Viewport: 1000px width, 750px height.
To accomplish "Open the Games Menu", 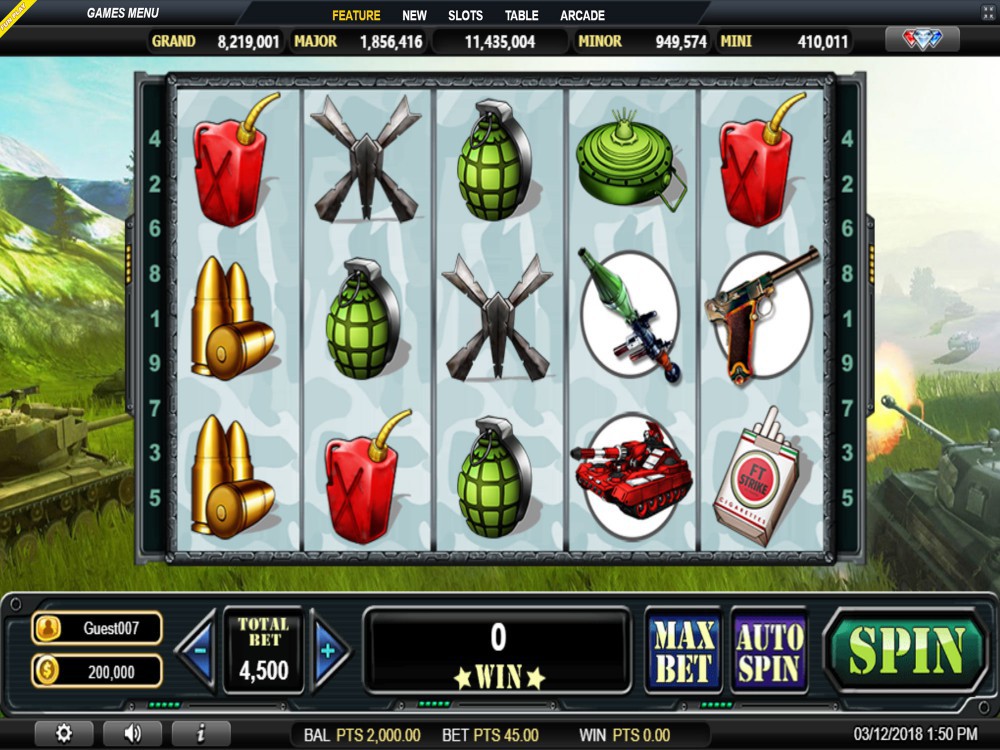I will (x=124, y=13).
